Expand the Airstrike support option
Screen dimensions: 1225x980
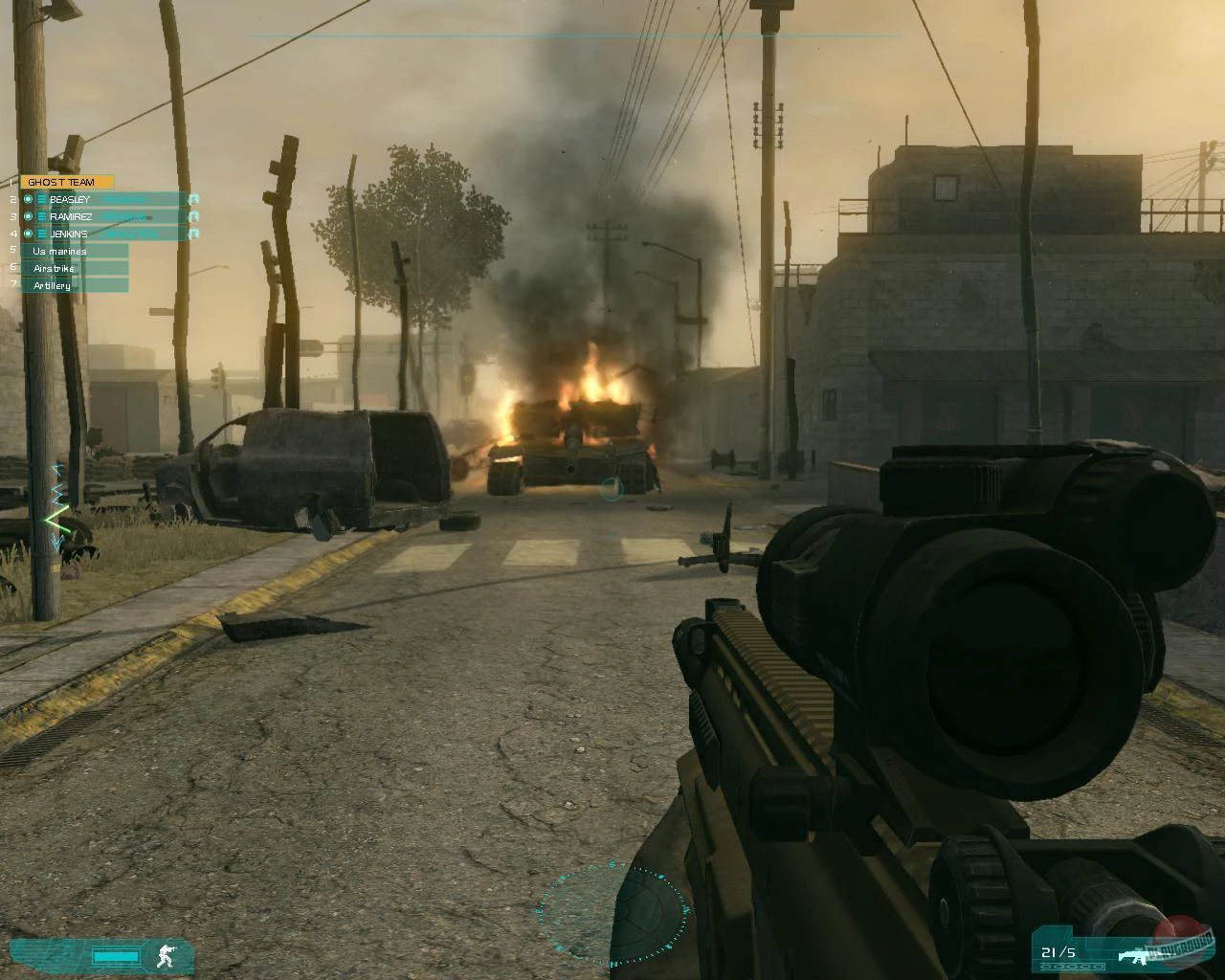tap(56, 268)
